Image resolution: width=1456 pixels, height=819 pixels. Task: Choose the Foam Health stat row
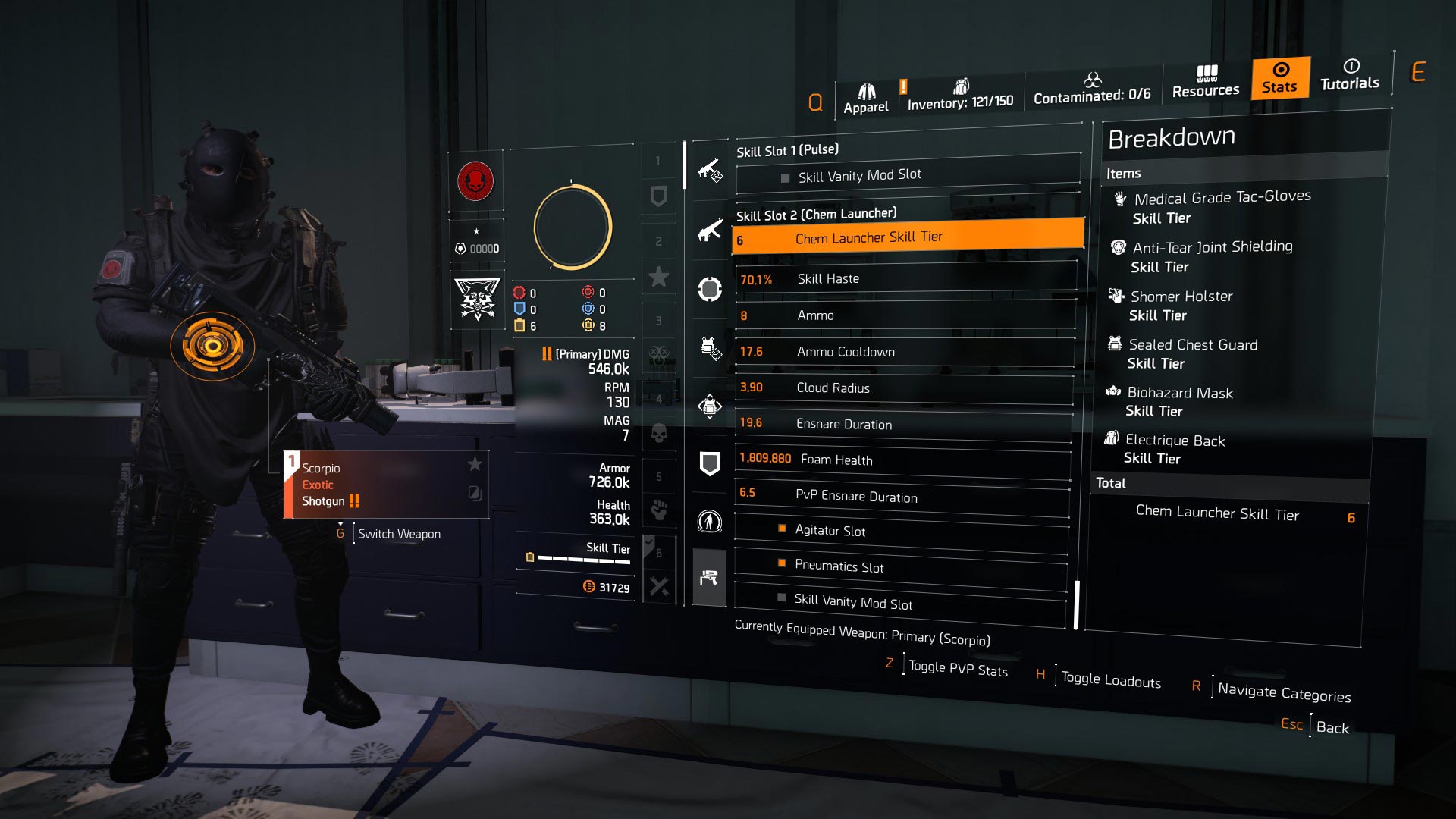coord(902,460)
